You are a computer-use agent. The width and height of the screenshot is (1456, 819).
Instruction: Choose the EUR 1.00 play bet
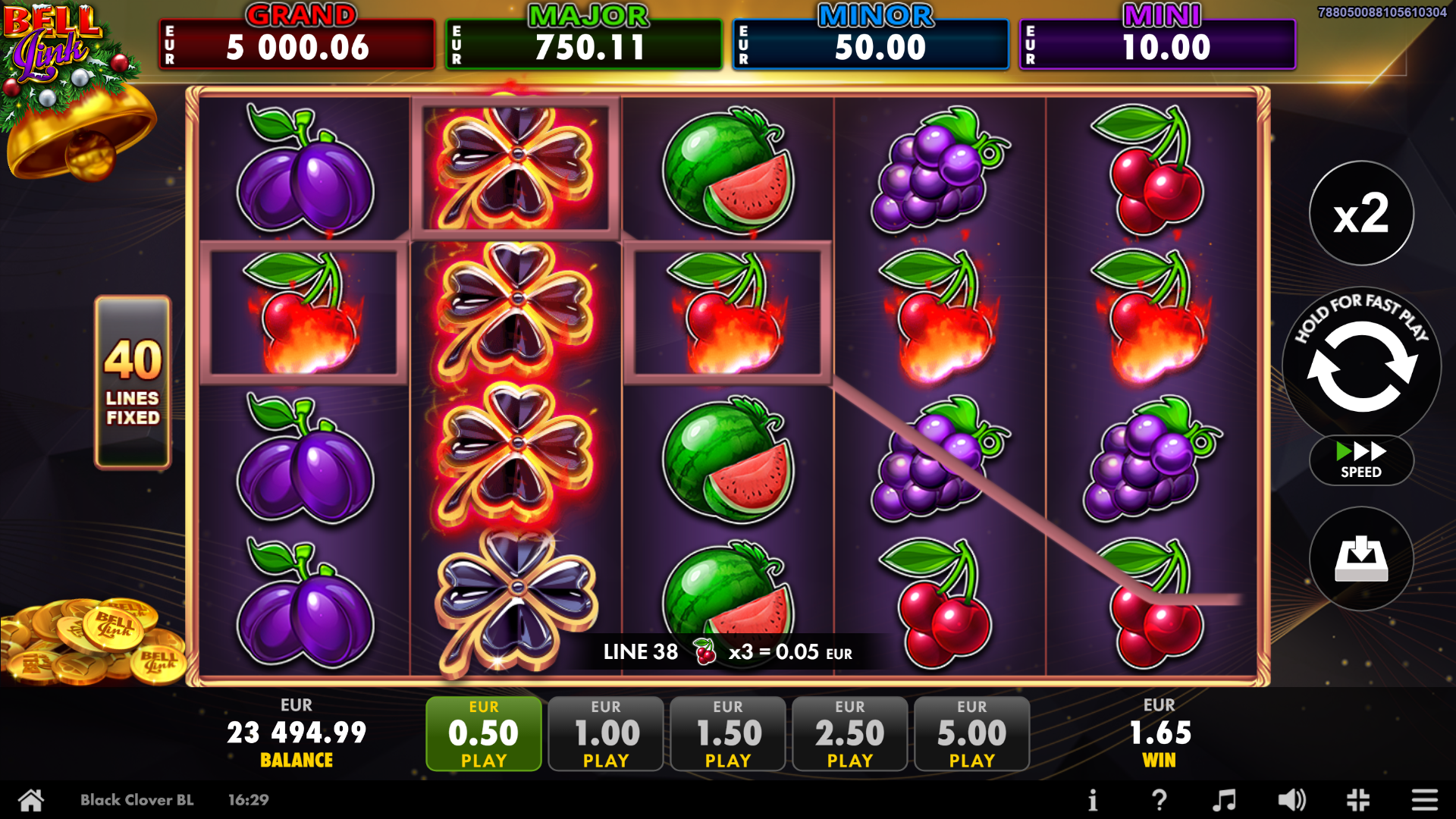pos(606,733)
